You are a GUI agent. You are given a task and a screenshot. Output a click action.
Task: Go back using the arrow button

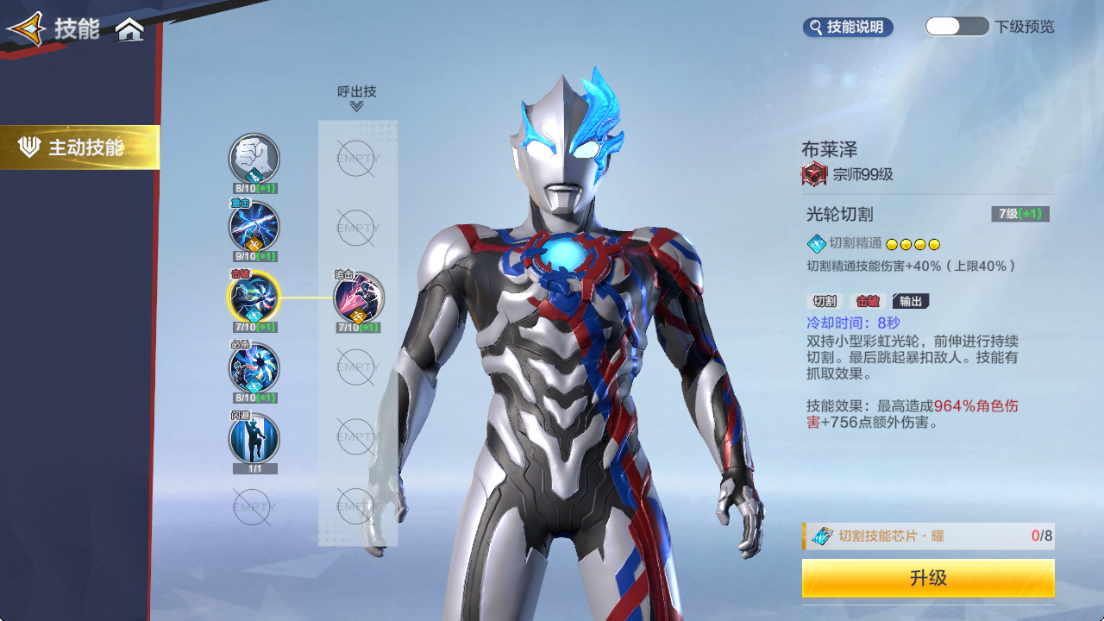tap(26, 29)
